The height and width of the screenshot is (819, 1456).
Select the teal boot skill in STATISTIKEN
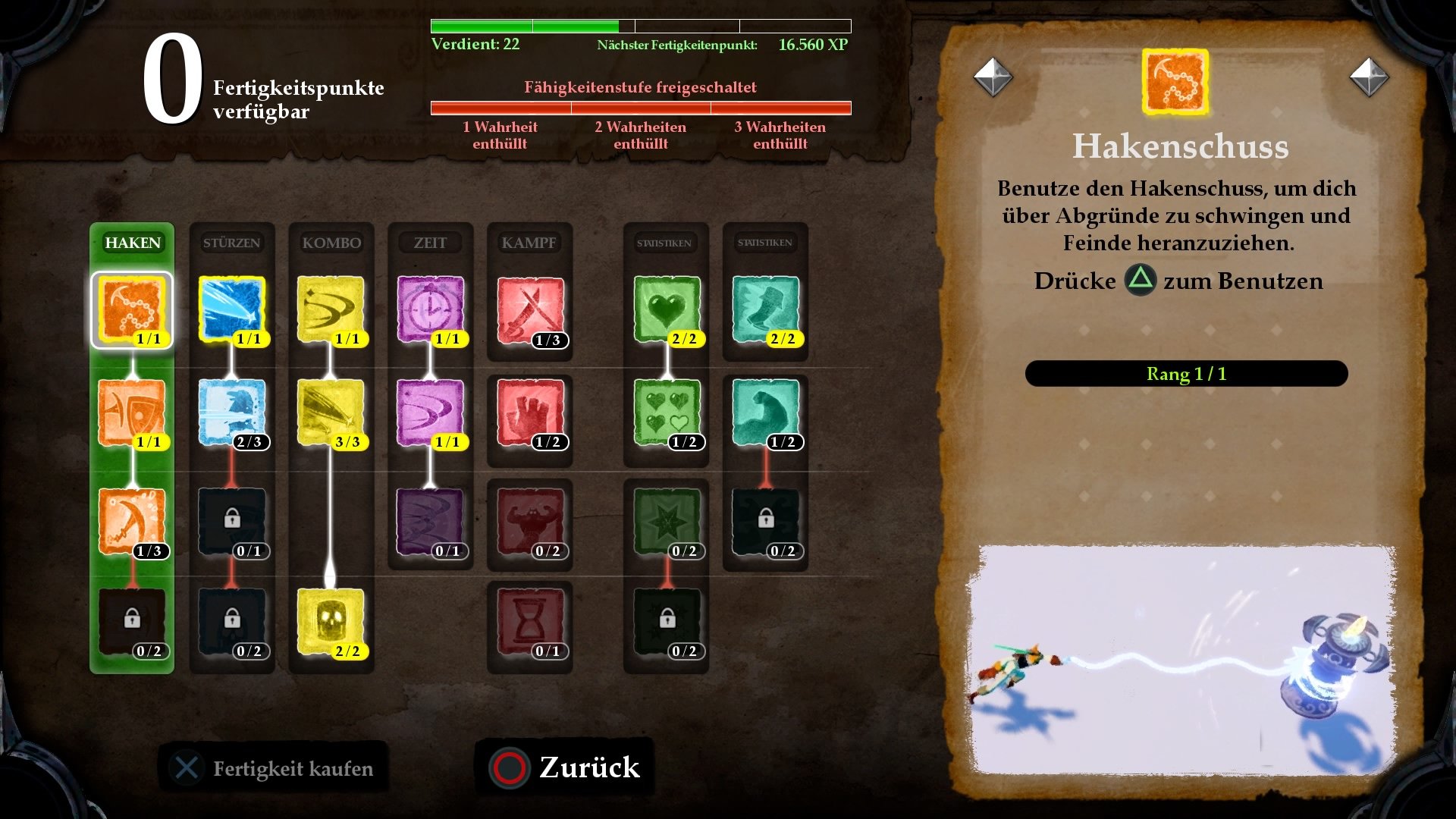pyautogui.click(x=766, y=309)
